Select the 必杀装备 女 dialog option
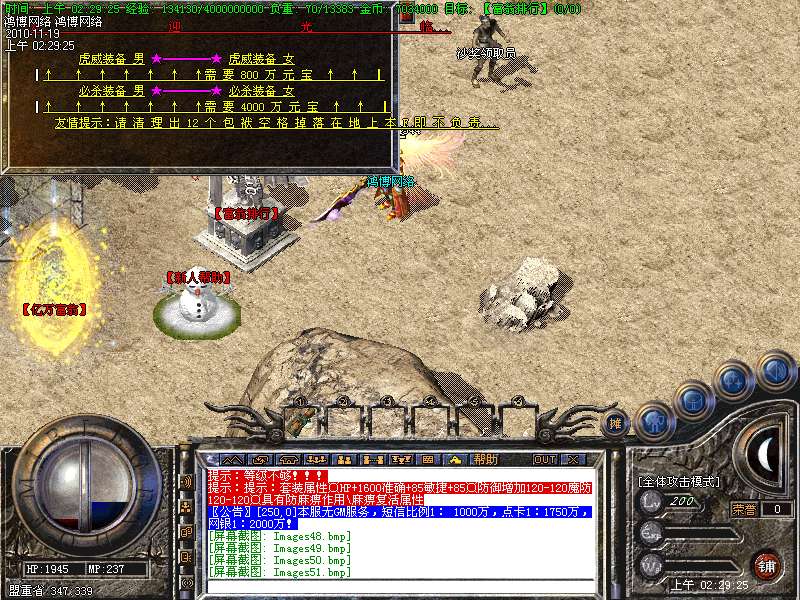The width and height of the screenshot is (800, 600). tap(261, 90)
